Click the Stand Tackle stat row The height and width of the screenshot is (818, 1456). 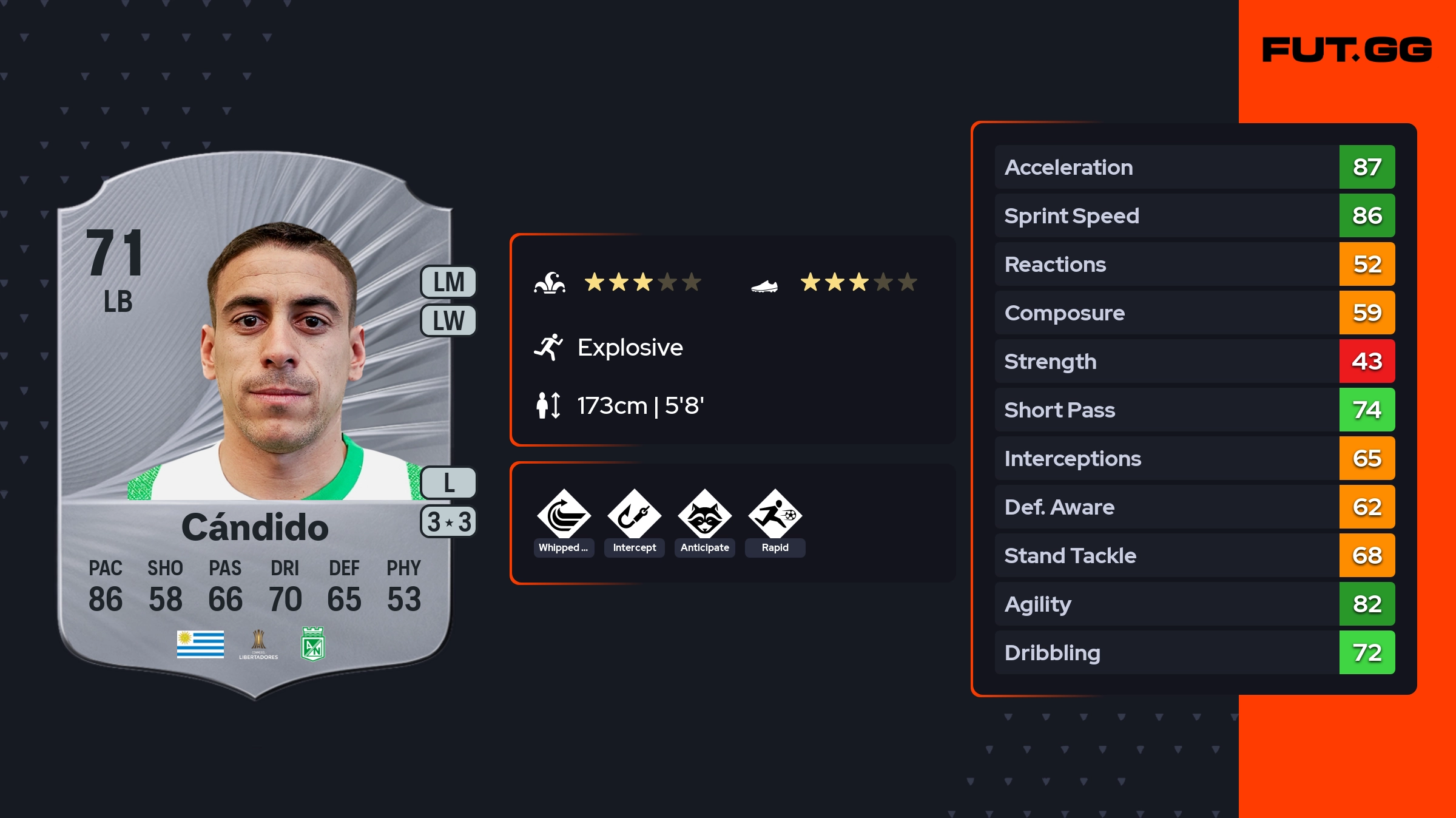(x=1194, y=555)
